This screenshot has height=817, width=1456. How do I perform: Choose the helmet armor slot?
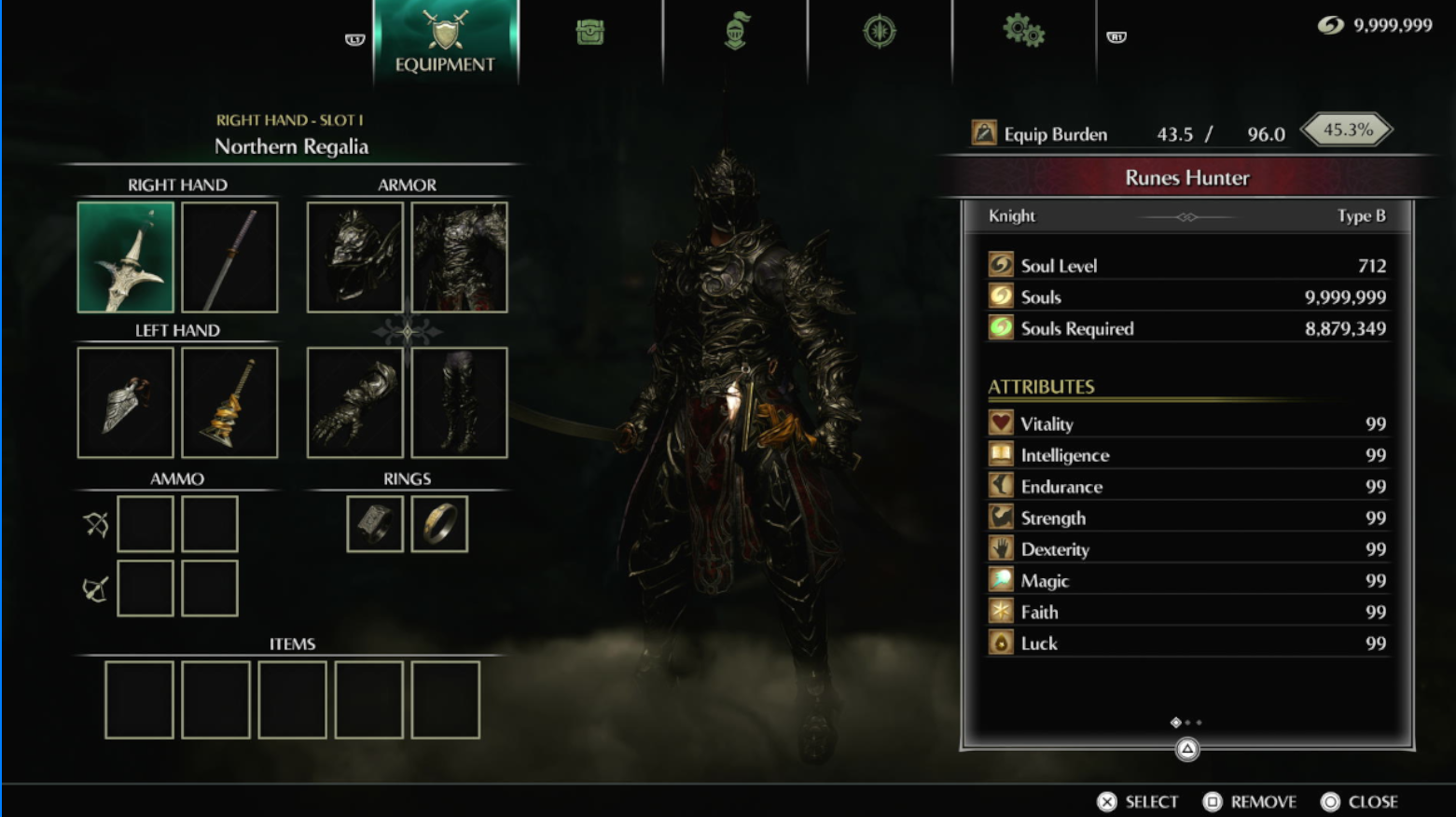tap(355, 256)
